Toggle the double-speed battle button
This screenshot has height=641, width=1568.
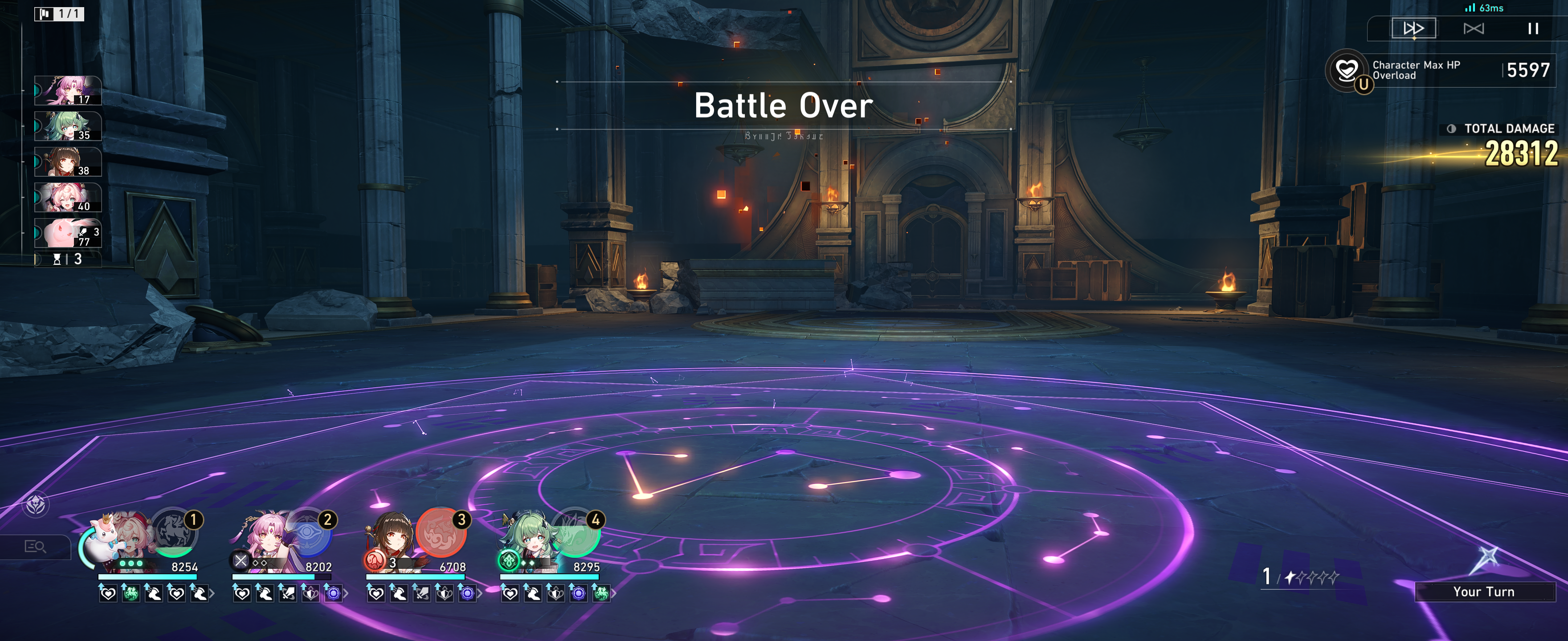(1413, 28)
